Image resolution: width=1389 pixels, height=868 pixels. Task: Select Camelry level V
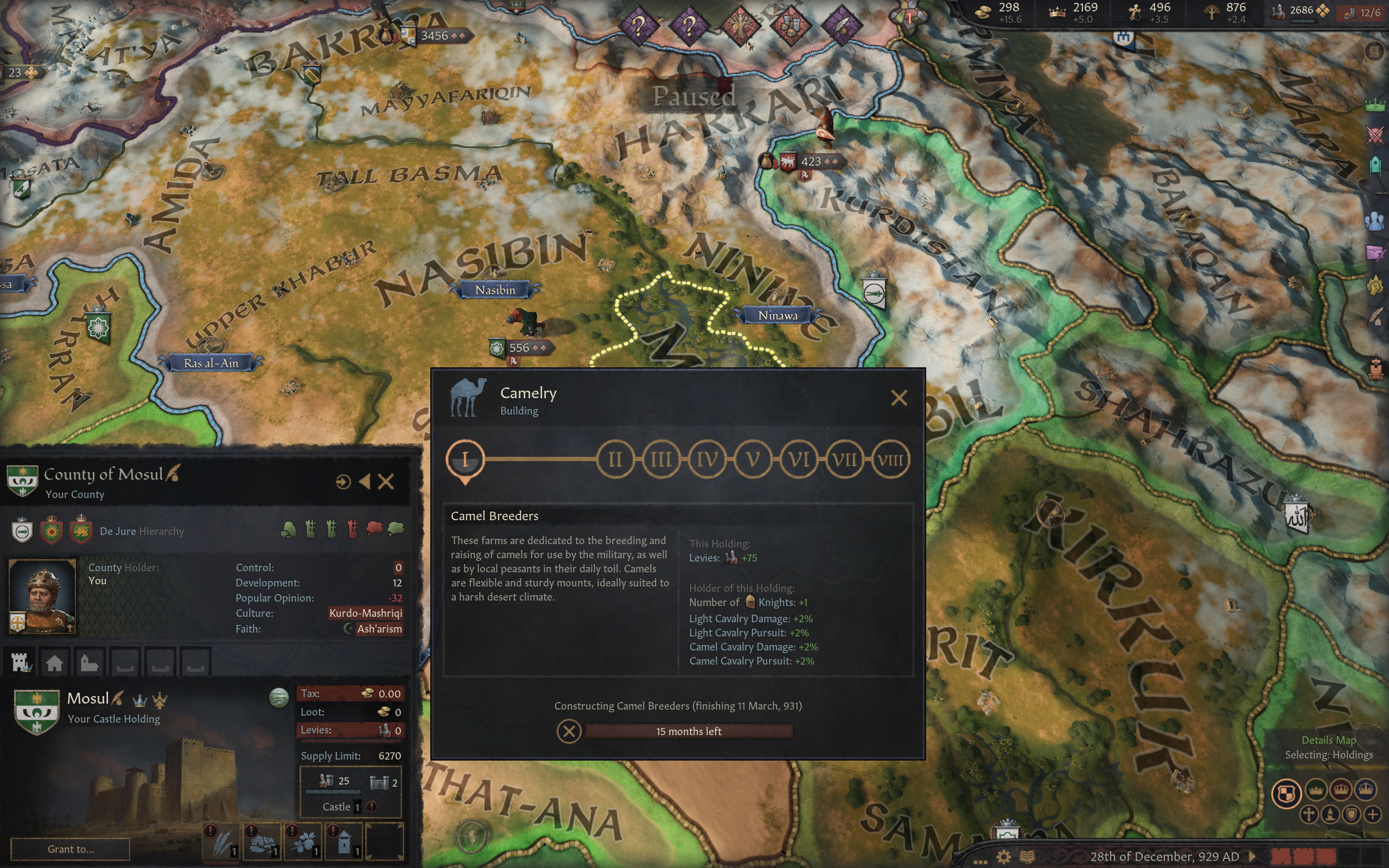pos(753,459)
